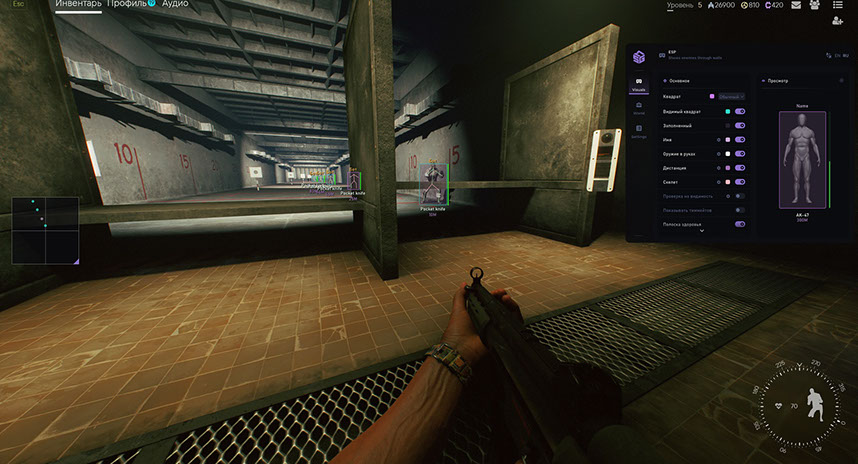The width and height of the screenshot is (858, 464).
Task: Open the list menu icon in top-right corner
Action: 836,5
